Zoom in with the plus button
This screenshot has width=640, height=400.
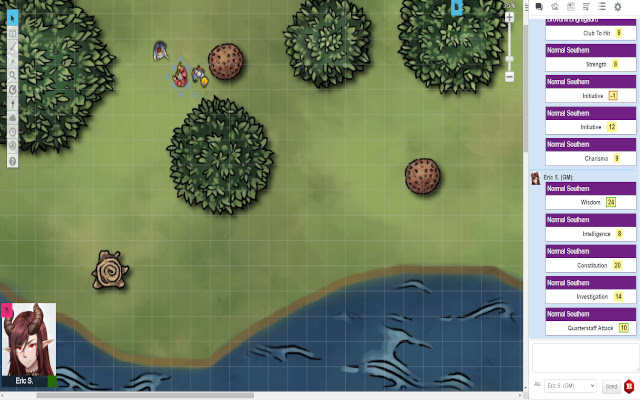tap(510, 19)
